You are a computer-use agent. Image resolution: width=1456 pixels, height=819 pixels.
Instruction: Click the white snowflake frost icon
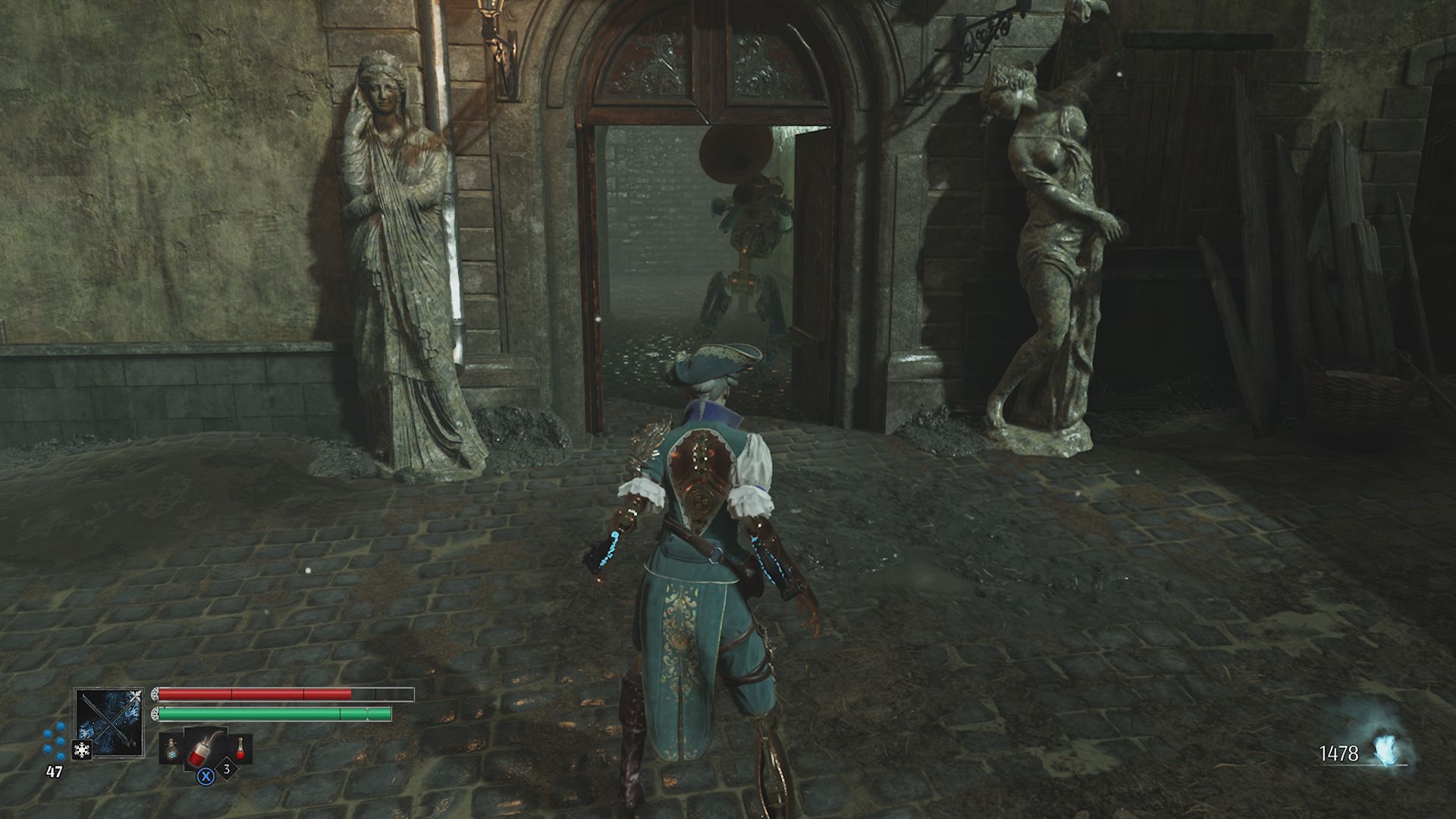point(81,751)
